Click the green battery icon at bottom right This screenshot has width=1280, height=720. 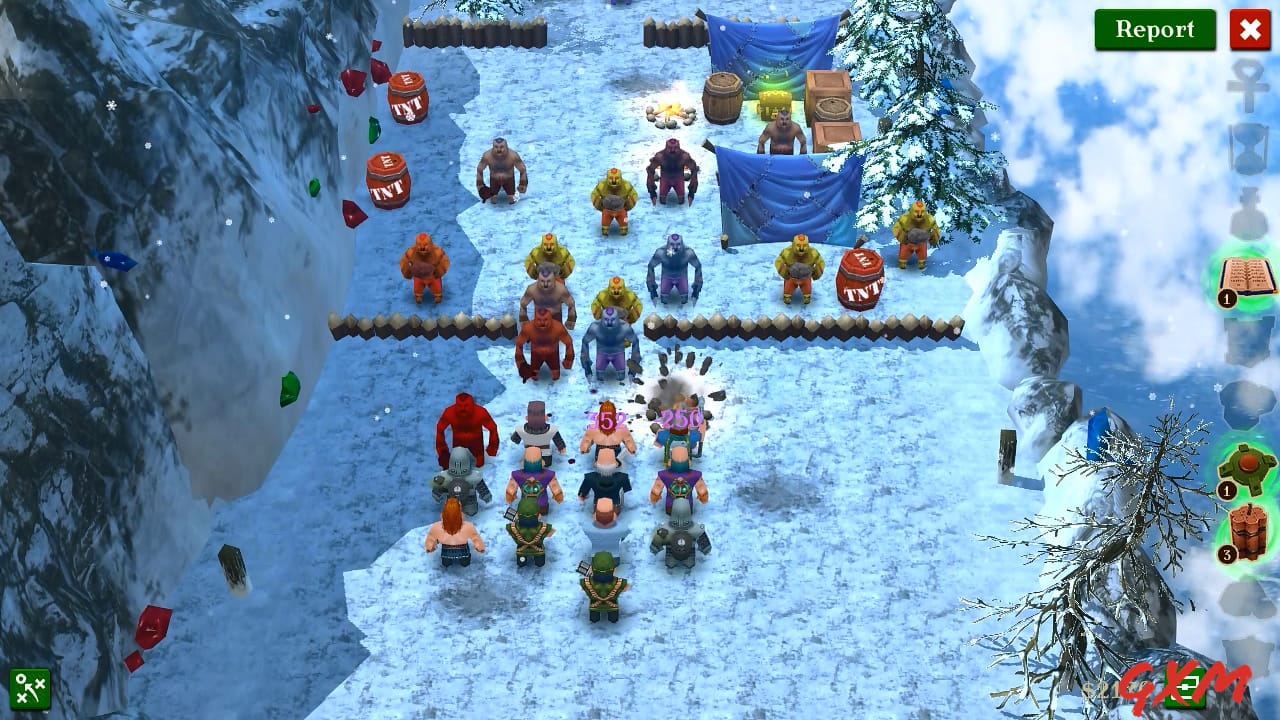tap(1186, 689)
